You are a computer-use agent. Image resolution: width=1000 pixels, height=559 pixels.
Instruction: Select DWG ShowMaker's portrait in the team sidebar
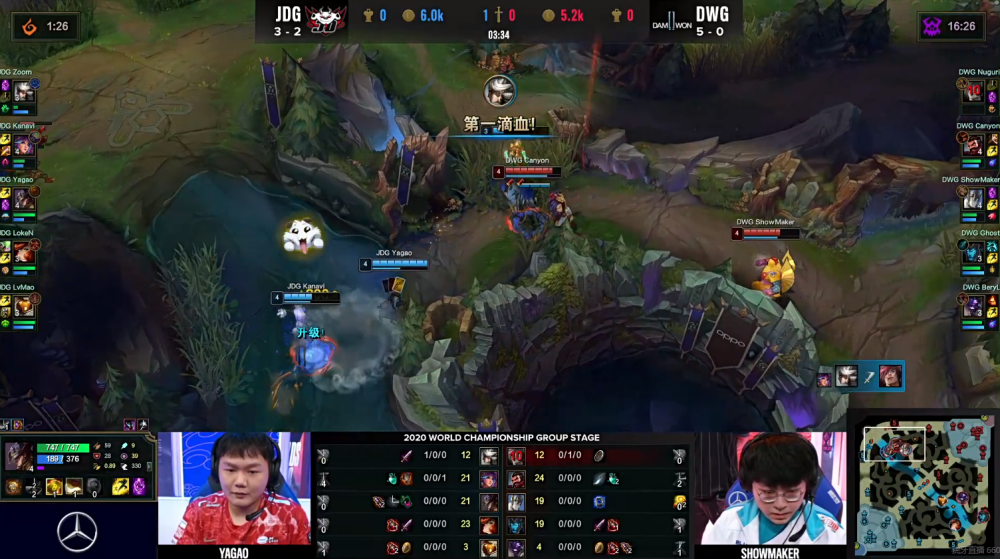(974, 200)
